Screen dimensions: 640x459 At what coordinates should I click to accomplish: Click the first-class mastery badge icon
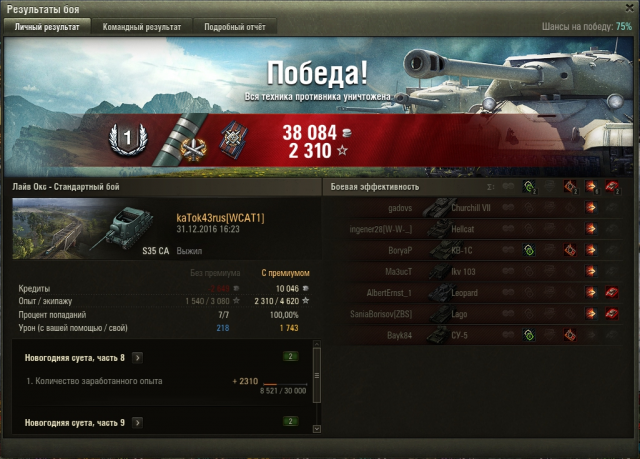pyautogui.click(x=127, y=138)
